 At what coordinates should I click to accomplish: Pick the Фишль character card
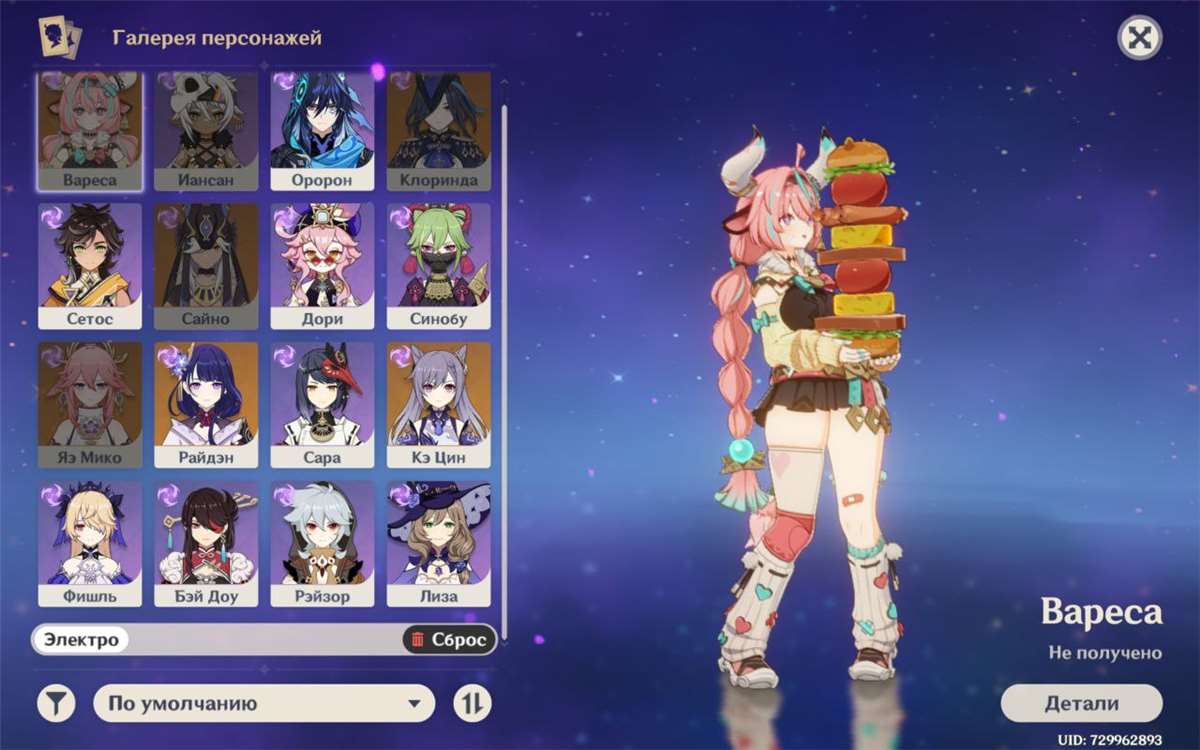90,543
